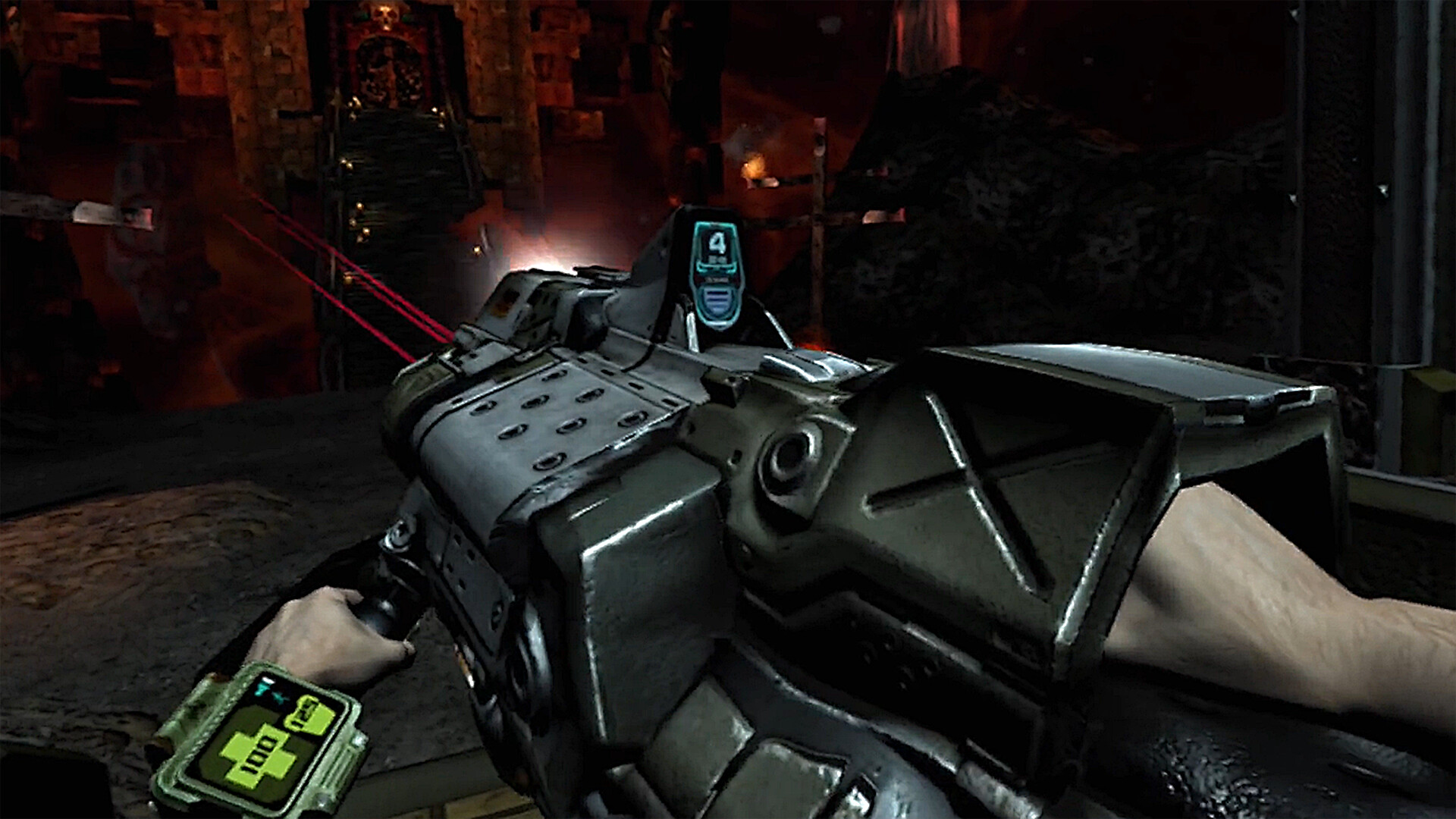Viewport: 1456px width, 819px height.
Task: Click the ammo counter showing 4
Action: (717, 243)
